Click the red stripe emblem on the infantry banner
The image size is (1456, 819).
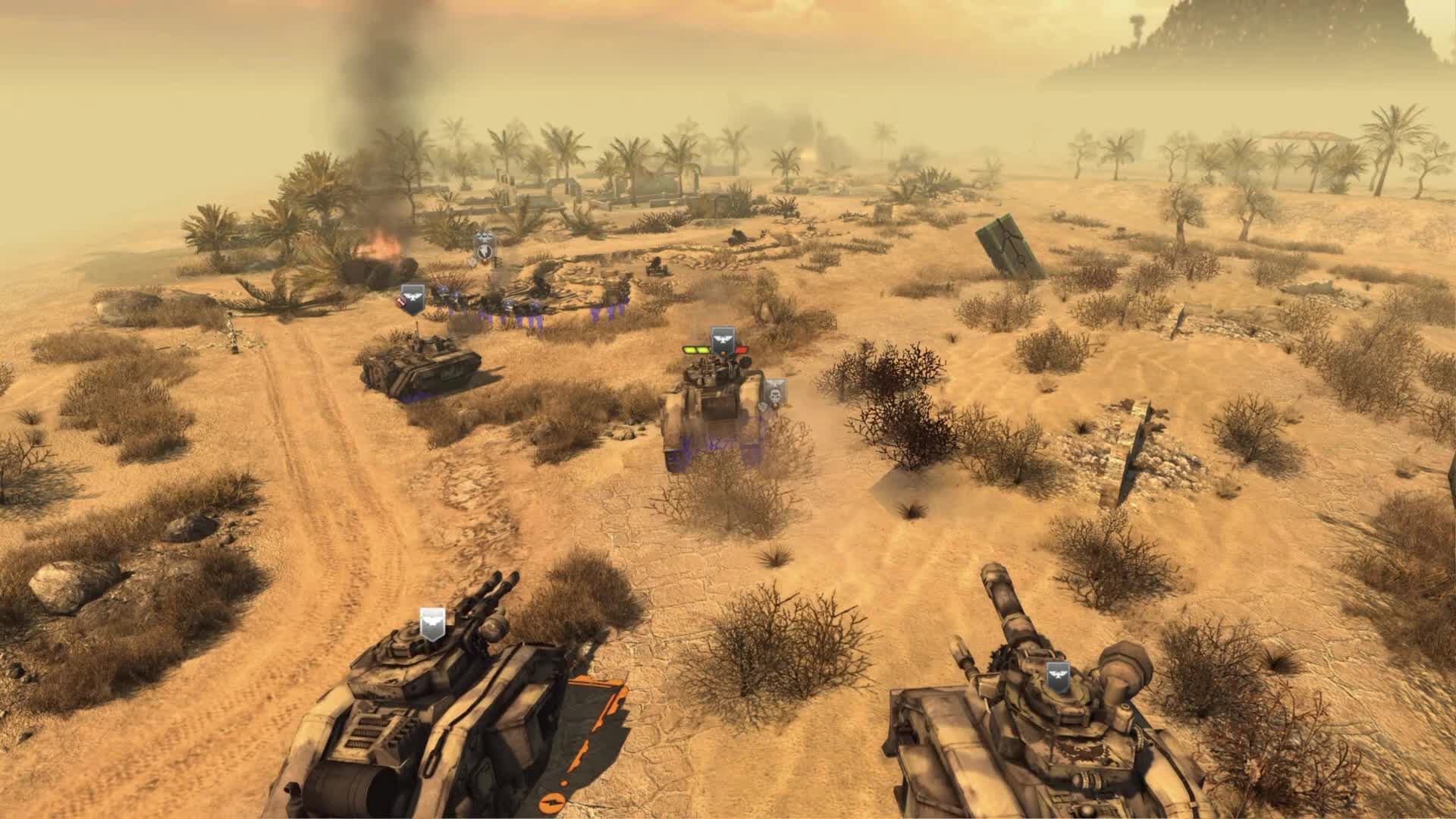tap(401, 305)
